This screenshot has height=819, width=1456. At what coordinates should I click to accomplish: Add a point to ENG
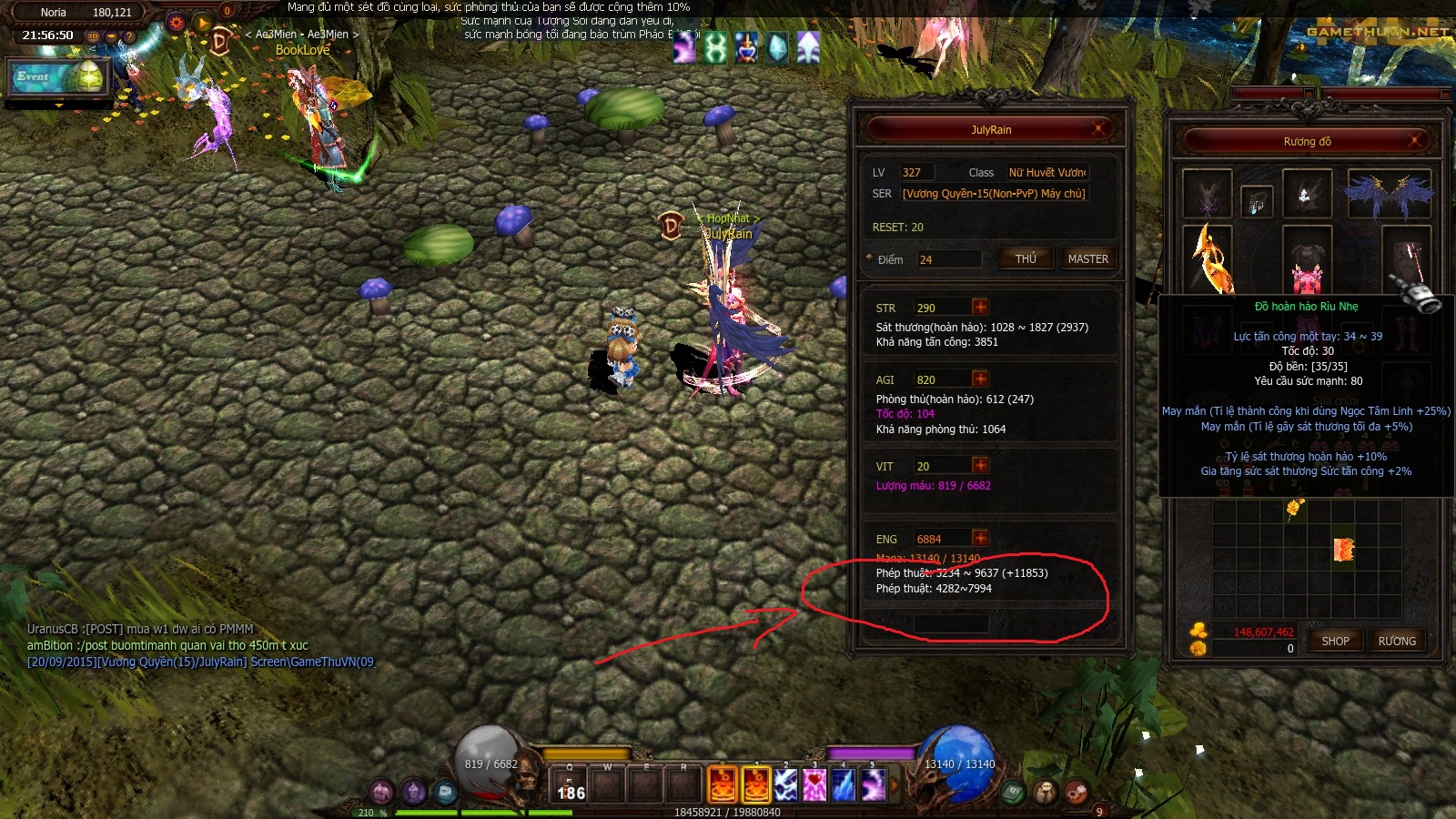[980, 538]
